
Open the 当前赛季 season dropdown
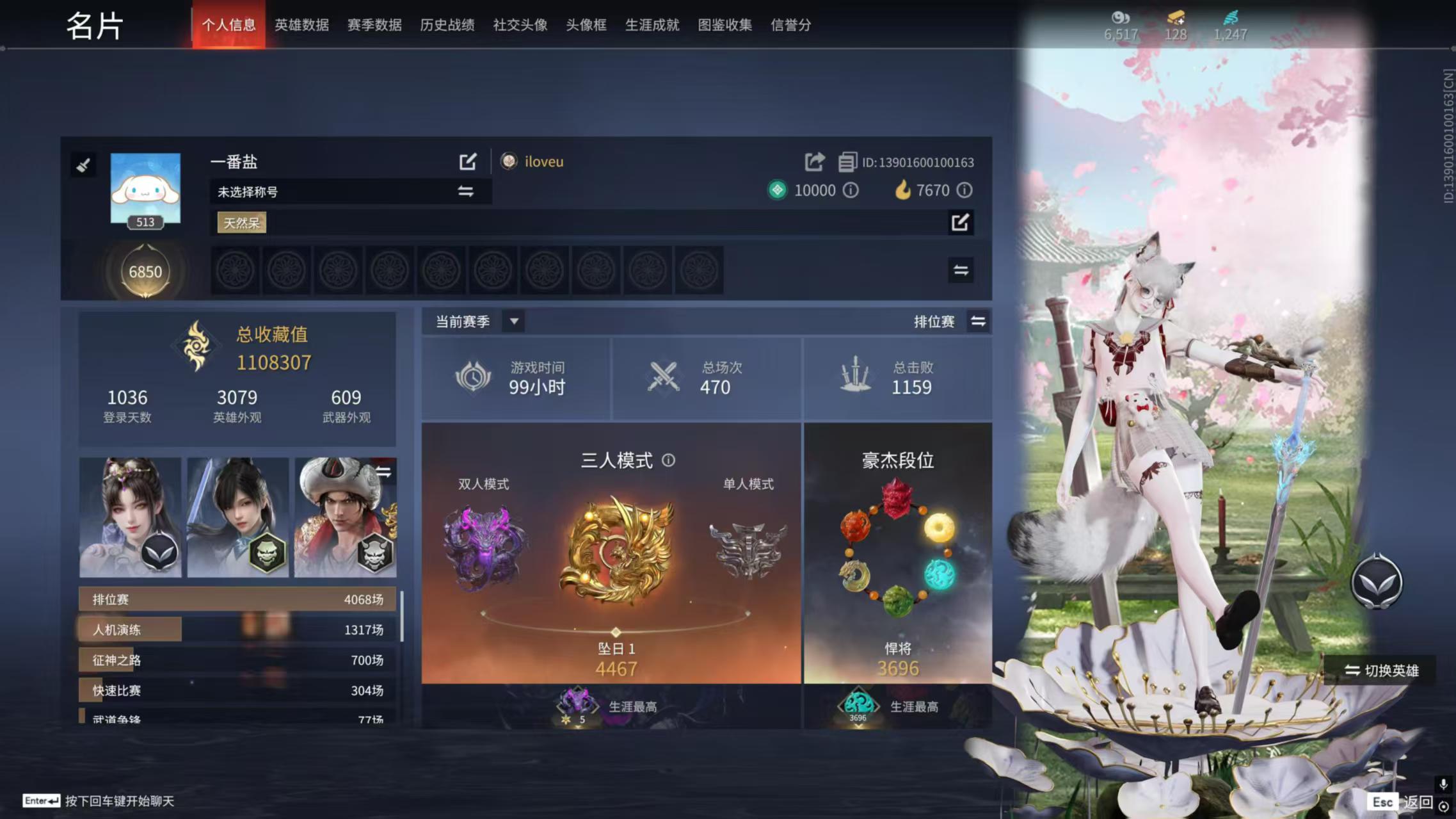[513, 321]
